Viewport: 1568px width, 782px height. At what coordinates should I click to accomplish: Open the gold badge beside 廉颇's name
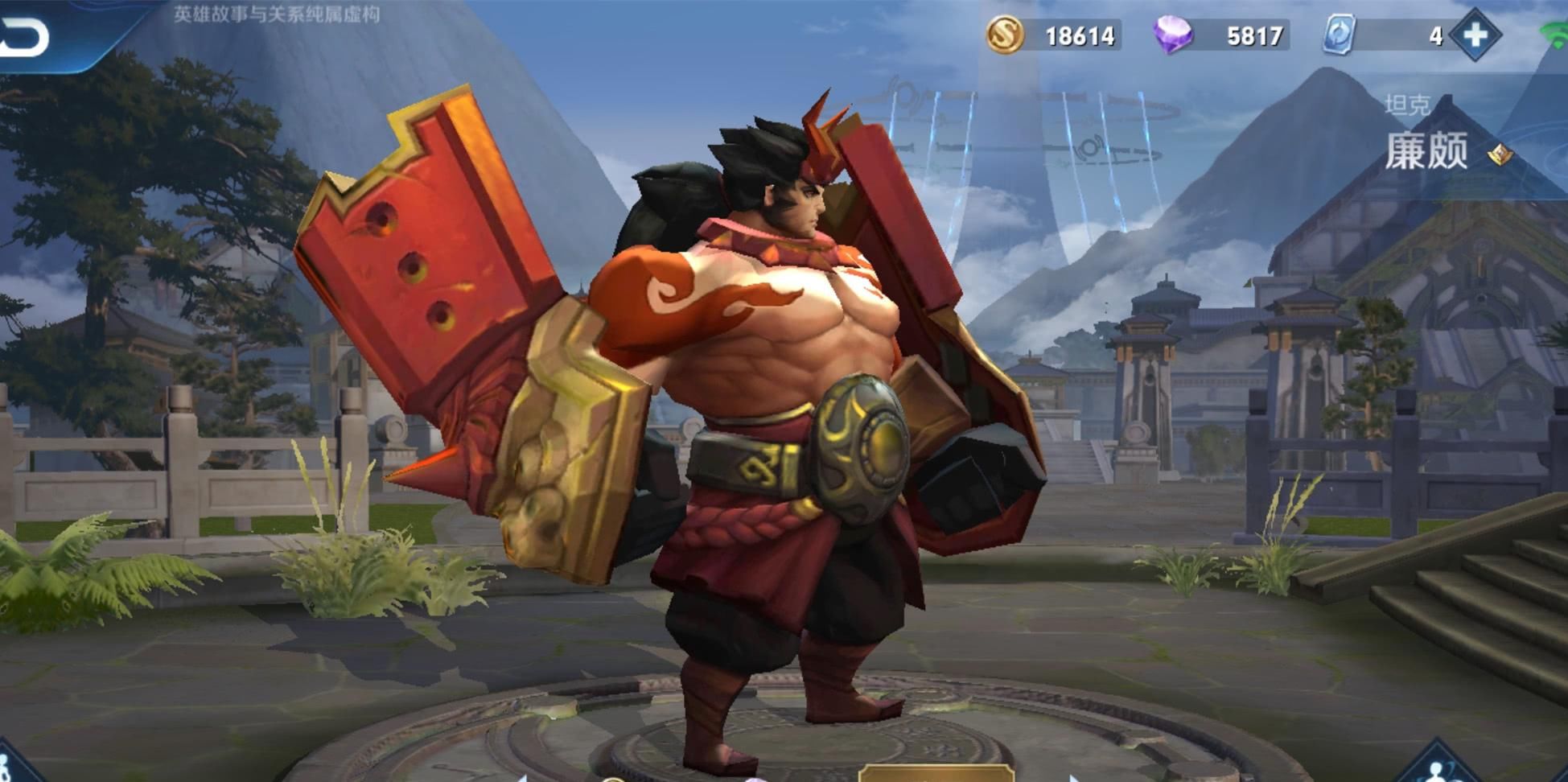coord(1500,154)
